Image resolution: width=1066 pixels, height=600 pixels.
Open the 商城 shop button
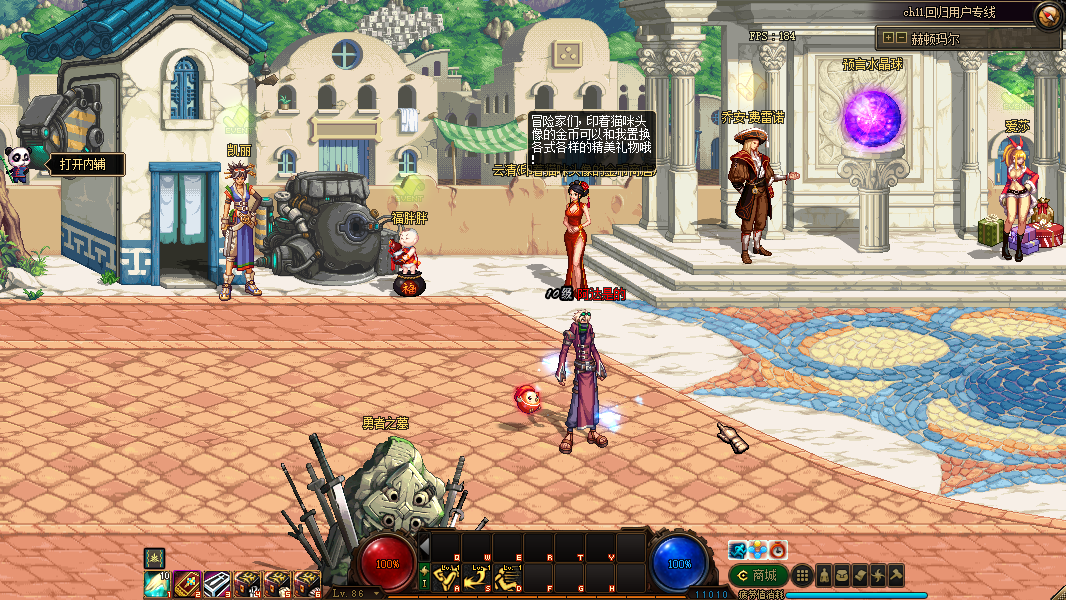pos(756,575)
